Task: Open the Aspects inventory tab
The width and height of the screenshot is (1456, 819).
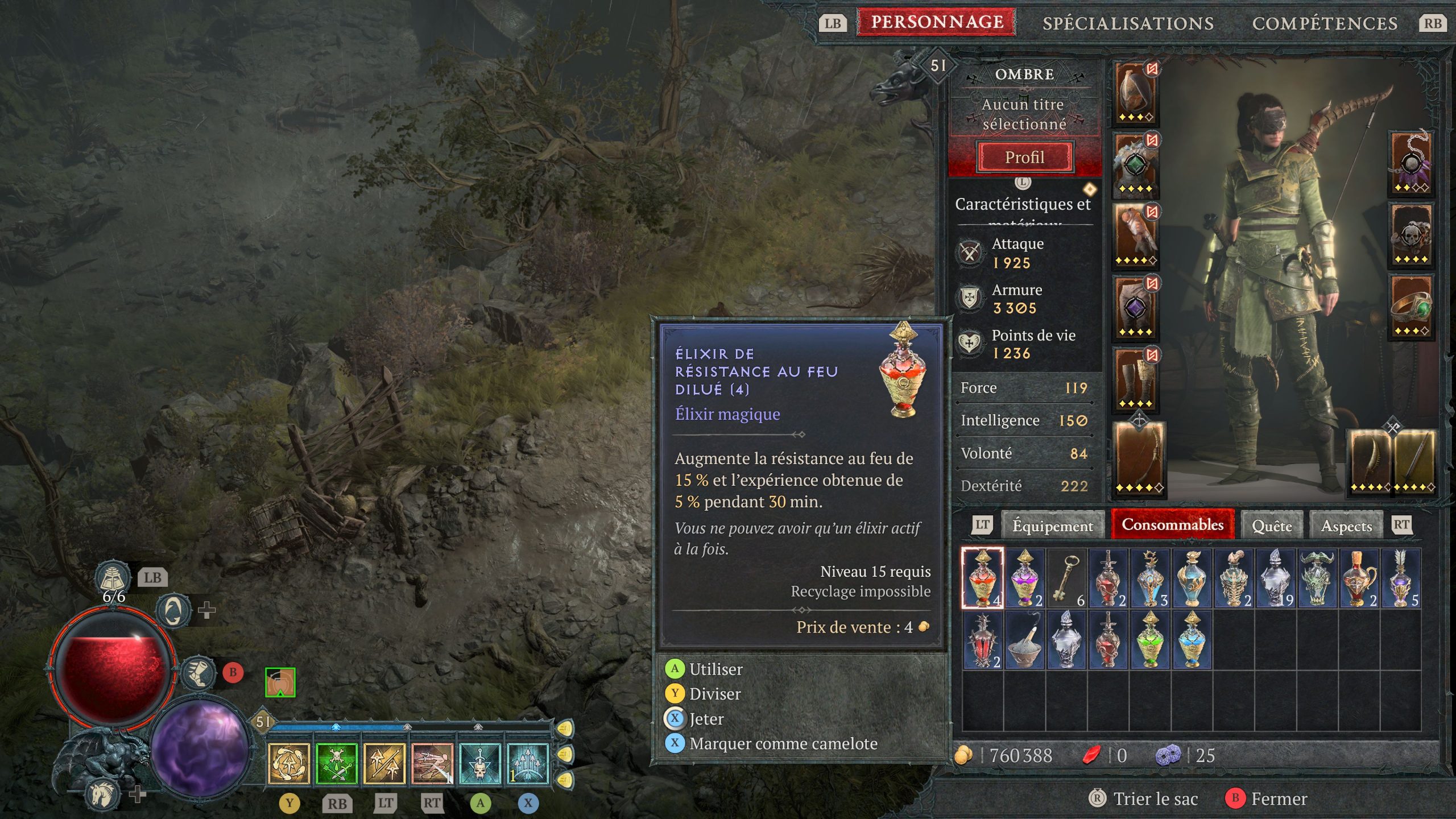Action: point(1346,526)
